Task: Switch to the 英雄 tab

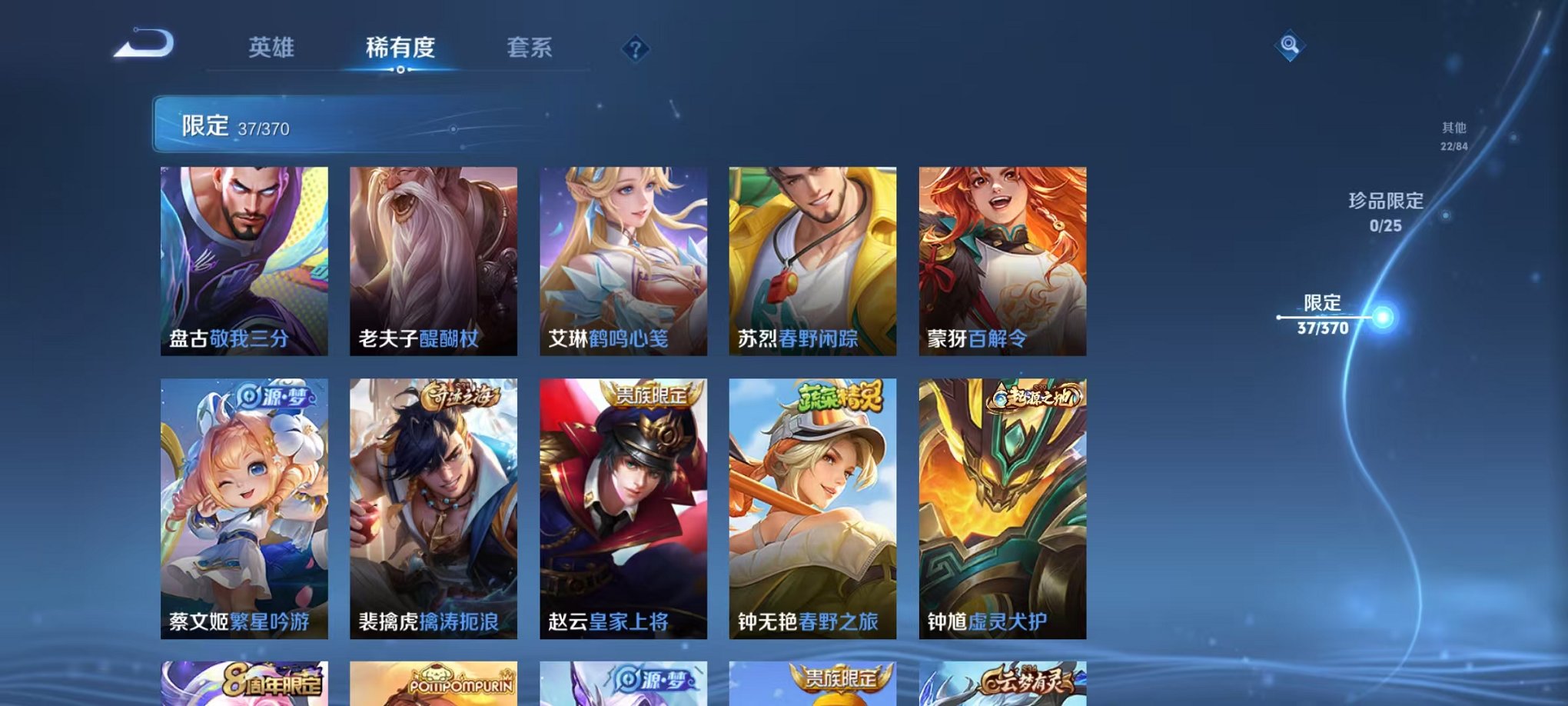Action: 273,46
